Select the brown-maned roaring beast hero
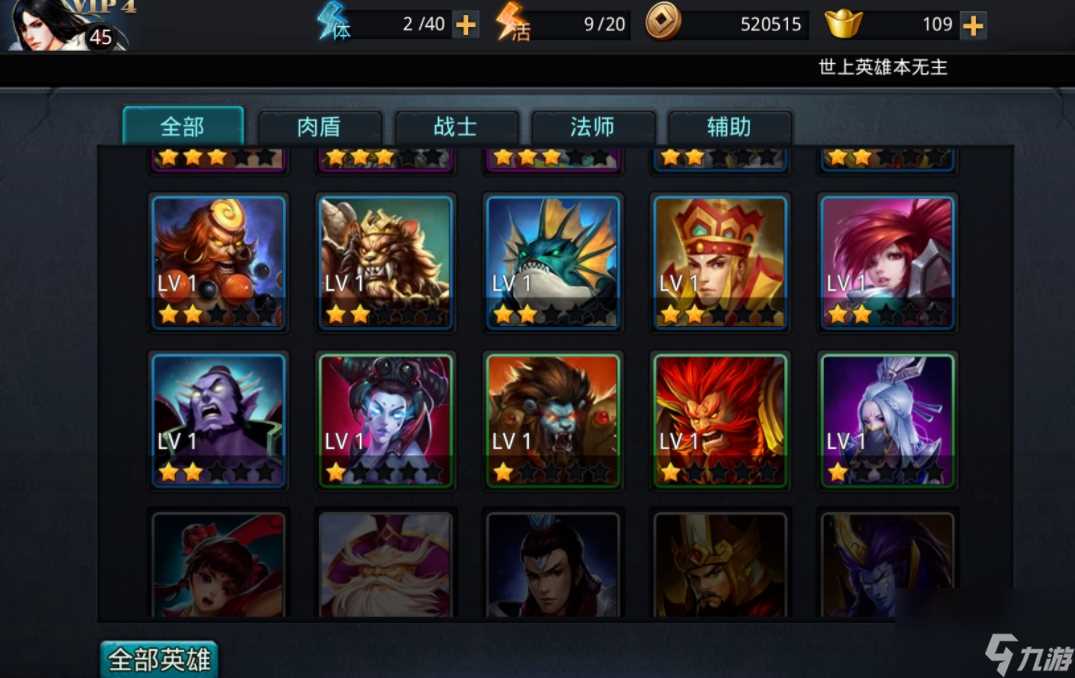The width and height of the screenshot is (1075, 678). click(553, 419)
